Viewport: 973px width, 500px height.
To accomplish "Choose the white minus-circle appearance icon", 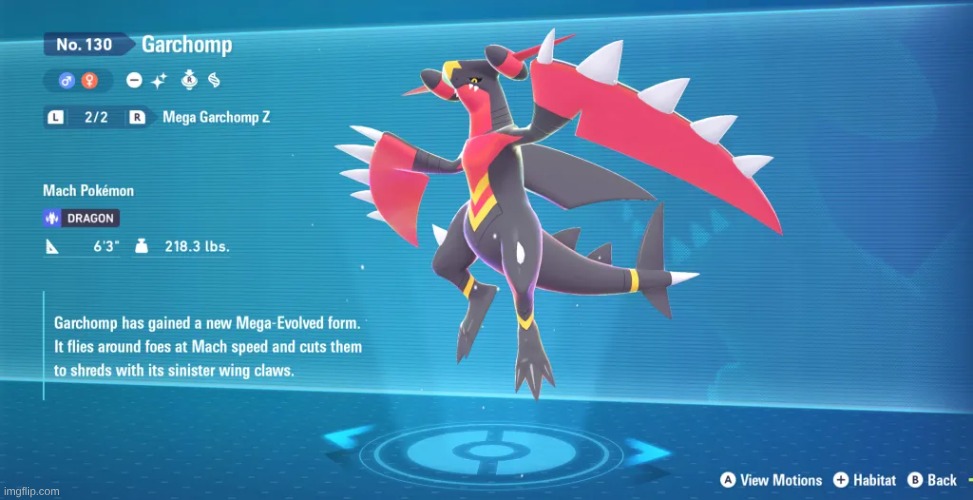I will (x=134, y=80).
